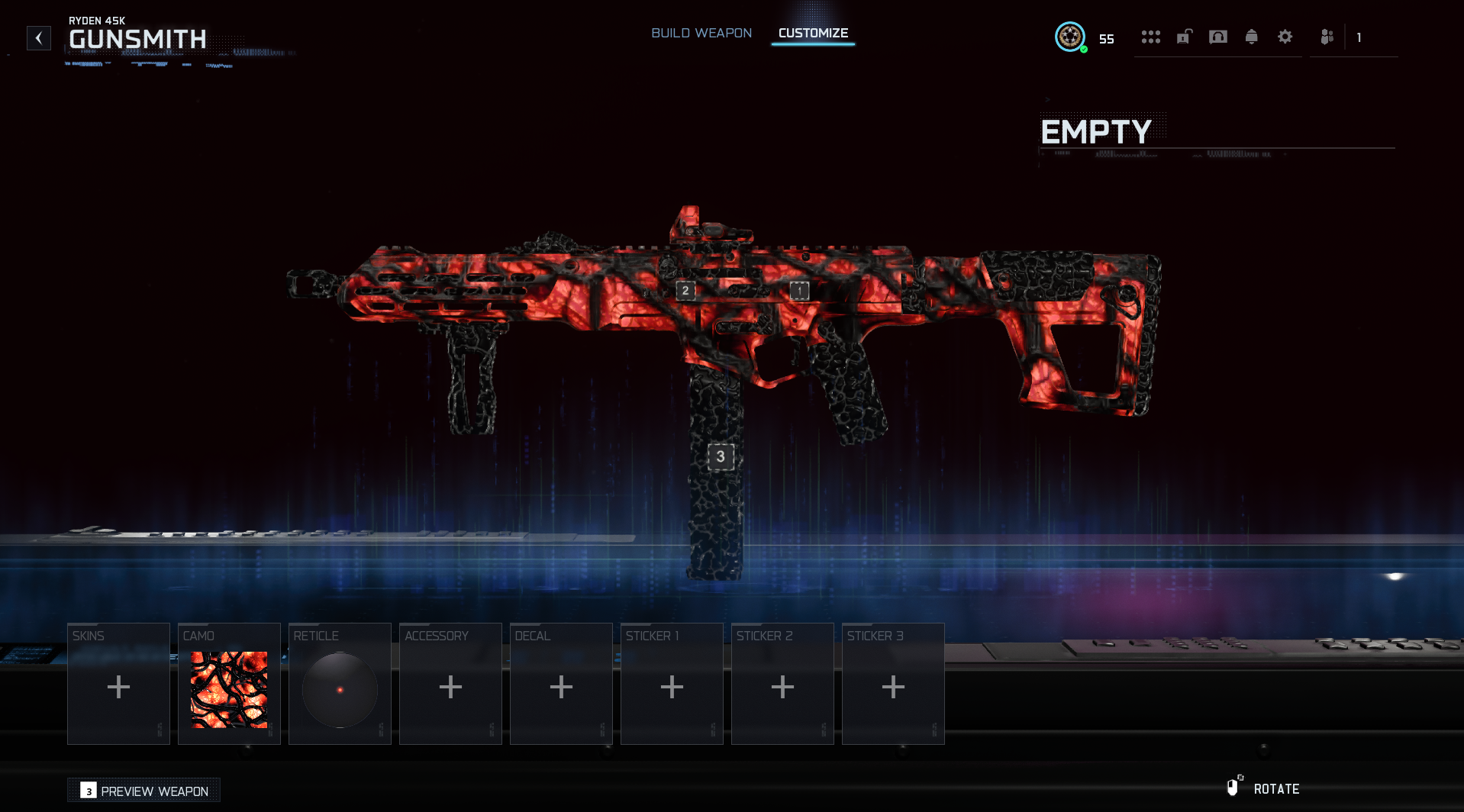This screenshot has width=1464, height=812.
Task: Open settings with the gear icon
Action: (1285, 37)
